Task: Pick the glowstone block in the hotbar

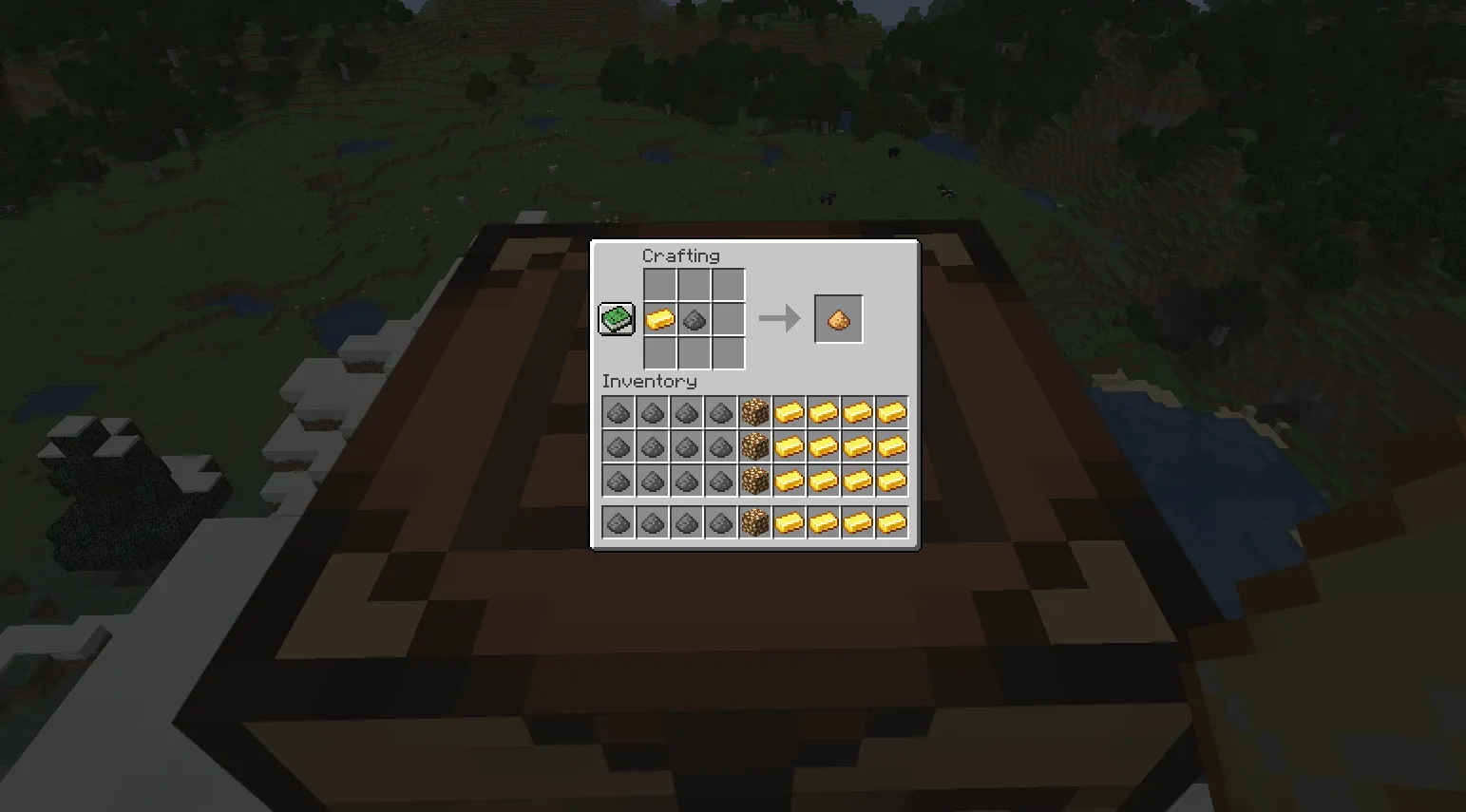Action: [x=753, y=521]
